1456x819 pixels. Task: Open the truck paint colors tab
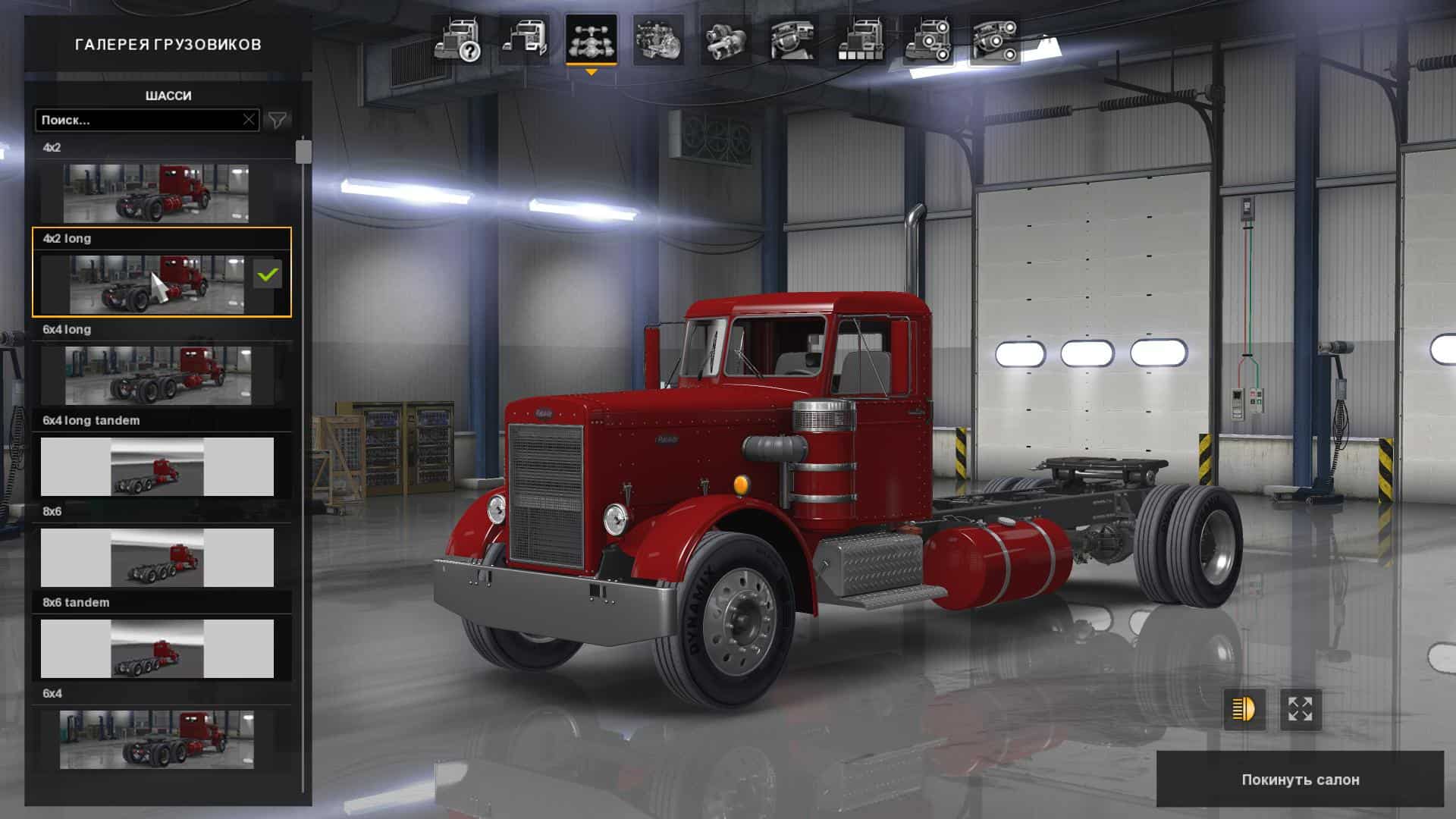coord(860,40)
